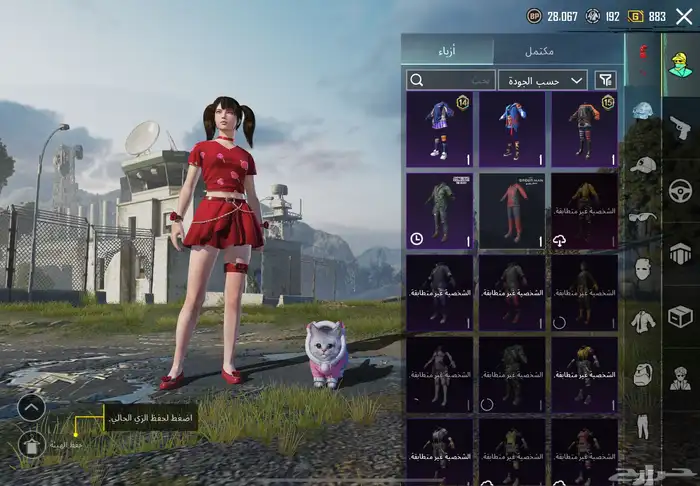
Task: Show the helmet category
Action: 642,111
